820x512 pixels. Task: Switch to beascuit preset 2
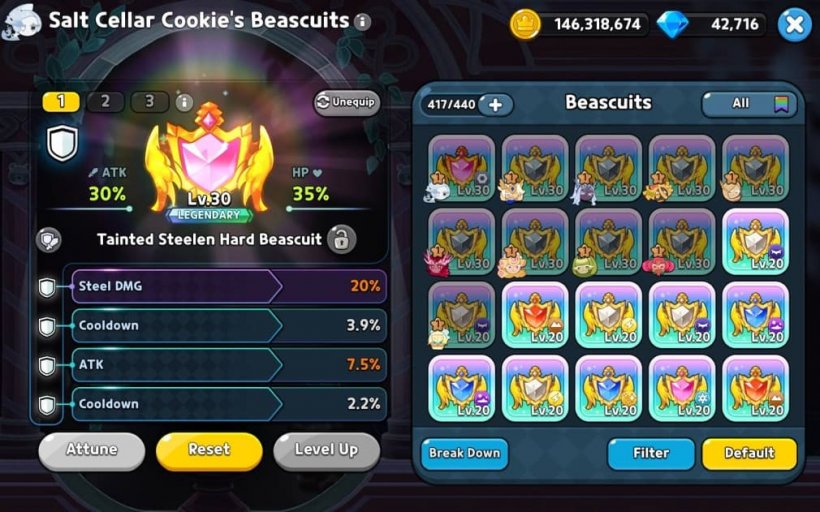105,102
